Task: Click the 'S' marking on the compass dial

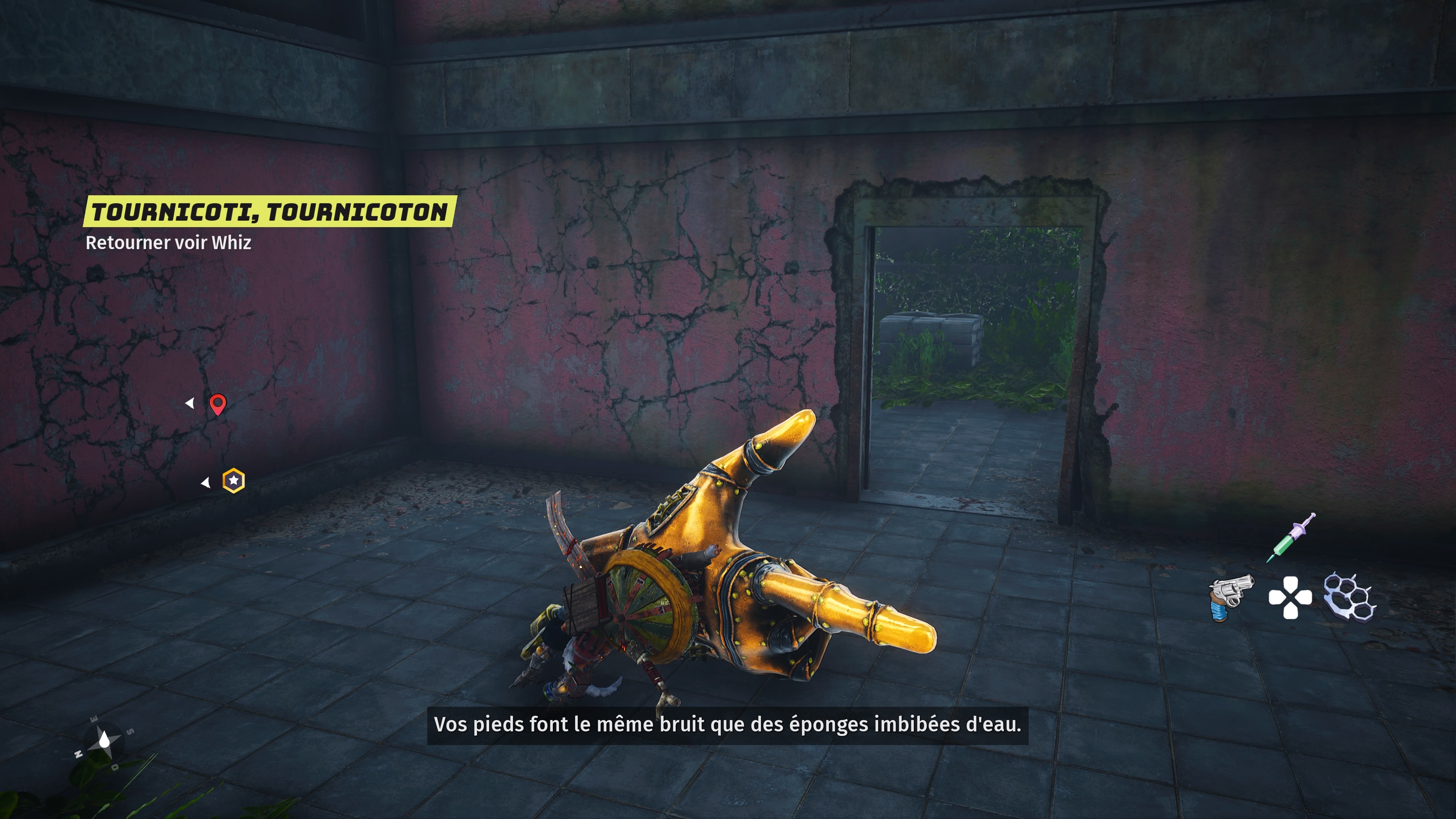Action: click(x=130, y=732)
